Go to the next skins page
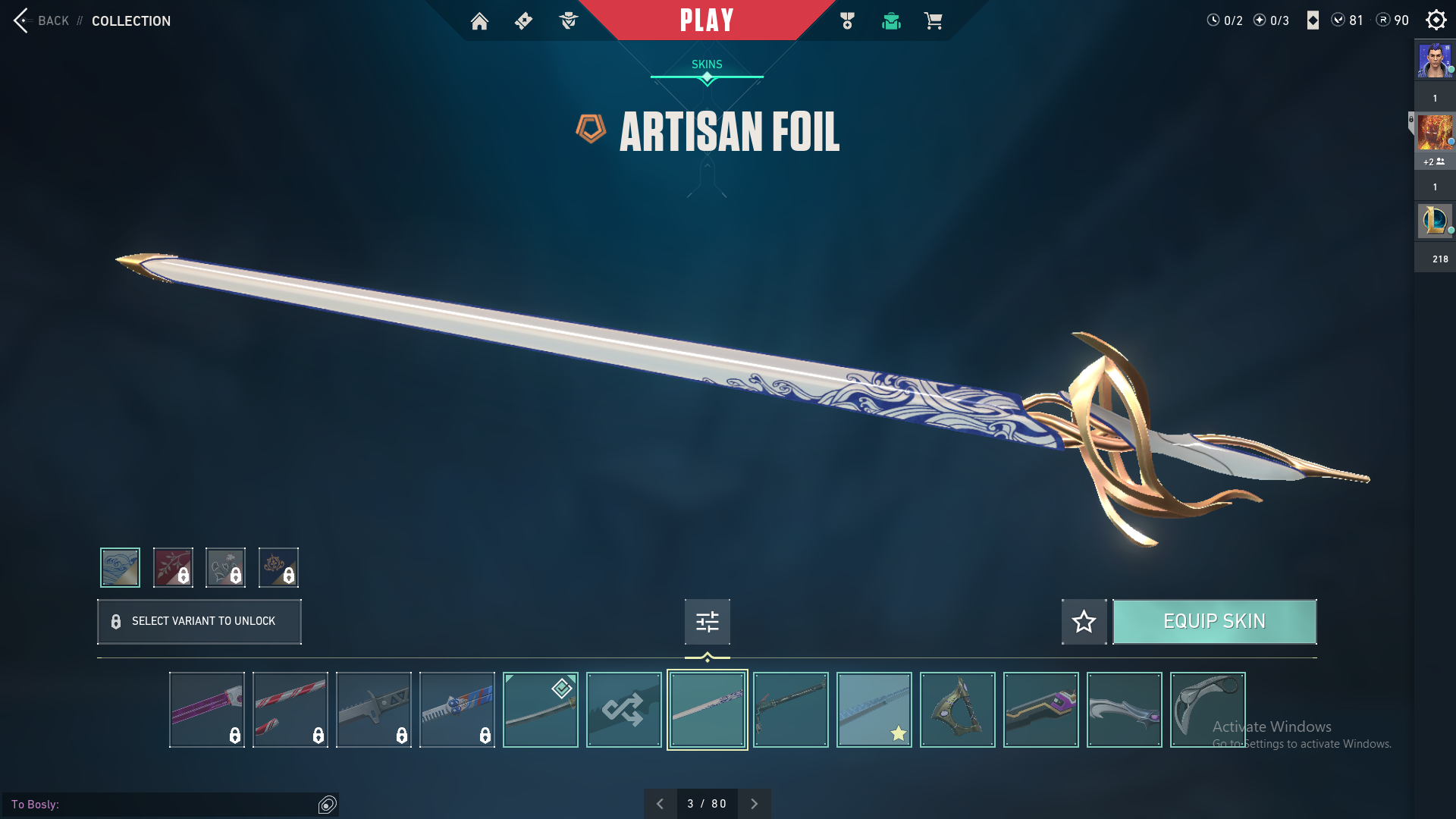Viewport: 1456px width, 819px height. [x=754, y=804]
